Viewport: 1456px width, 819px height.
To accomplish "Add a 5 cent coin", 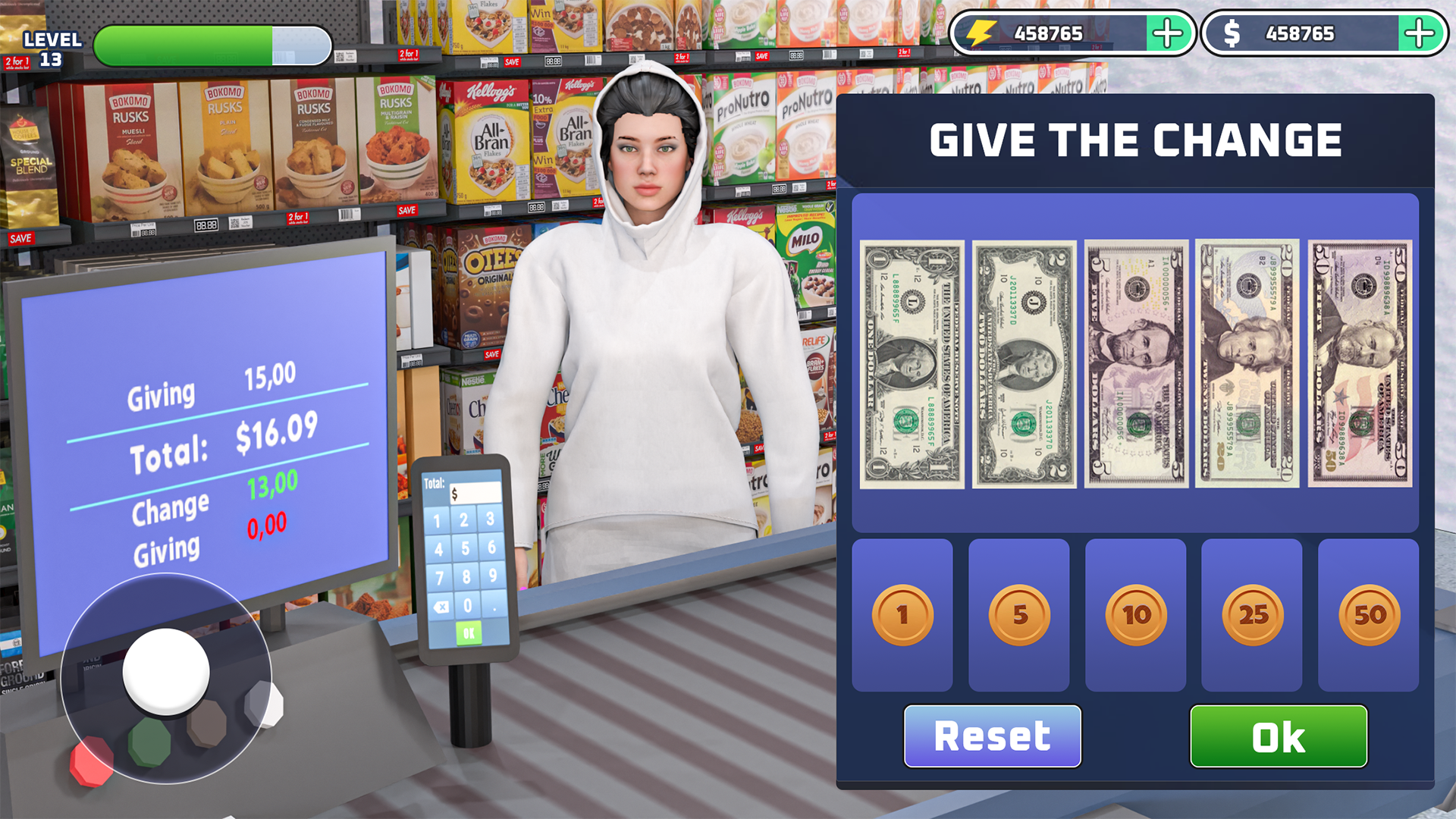I will click(1019, 614).
